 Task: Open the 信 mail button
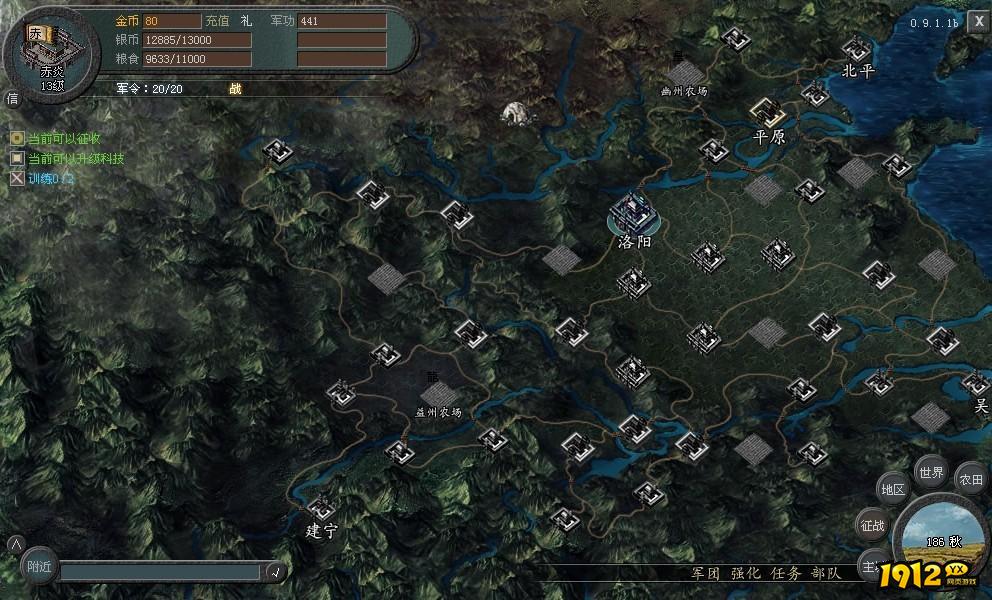(13, 98)
